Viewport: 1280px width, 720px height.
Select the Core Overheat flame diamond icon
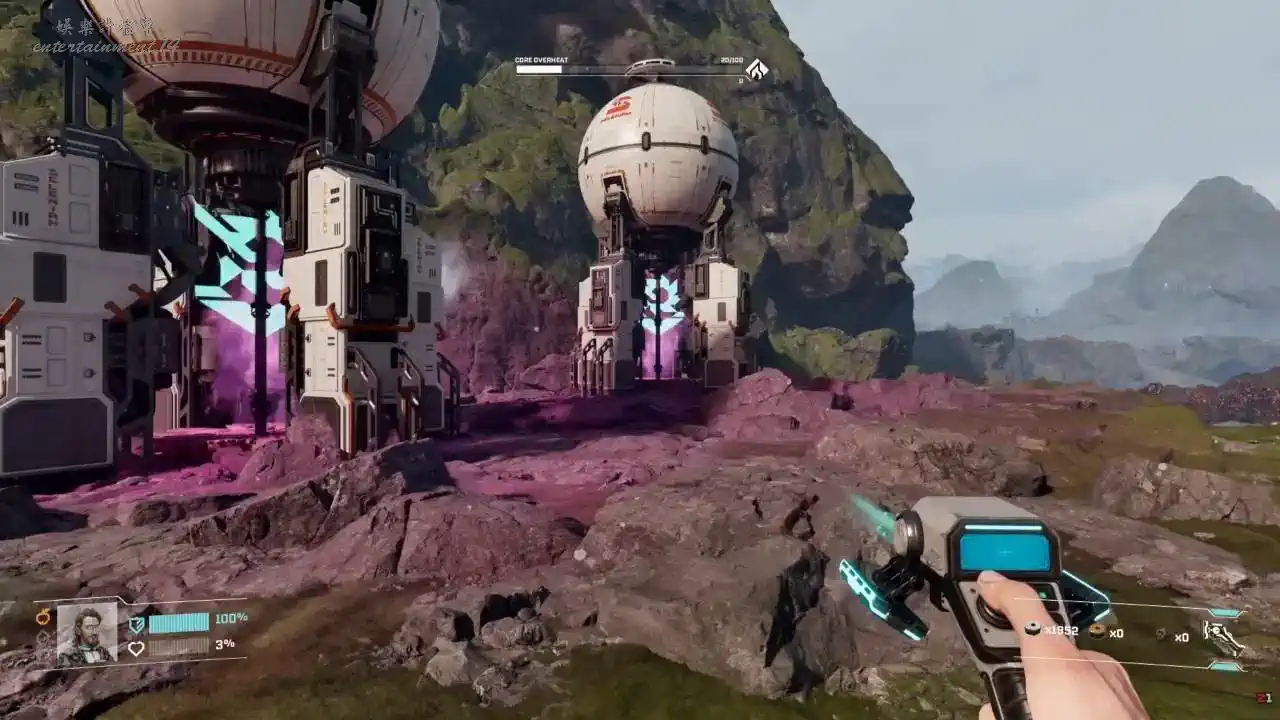tap(757, 70)
